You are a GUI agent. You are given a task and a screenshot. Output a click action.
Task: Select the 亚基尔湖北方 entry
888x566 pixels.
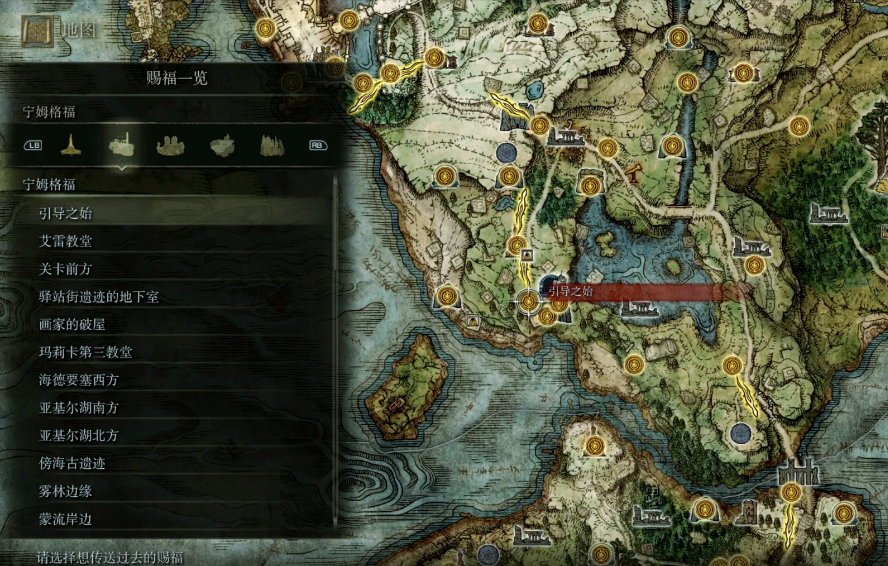pos(79,436)
